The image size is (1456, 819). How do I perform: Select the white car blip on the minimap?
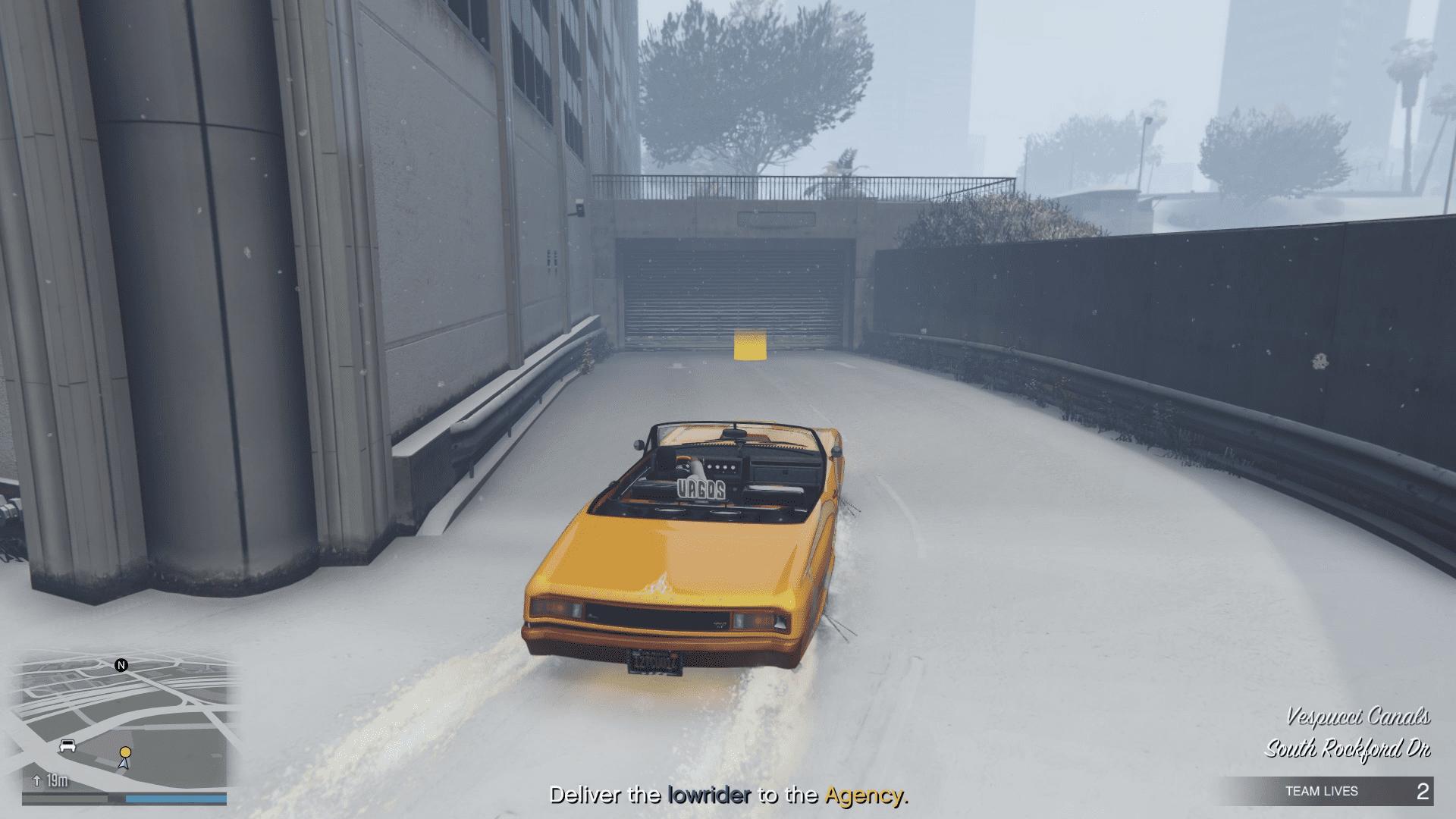coord(67,745)
